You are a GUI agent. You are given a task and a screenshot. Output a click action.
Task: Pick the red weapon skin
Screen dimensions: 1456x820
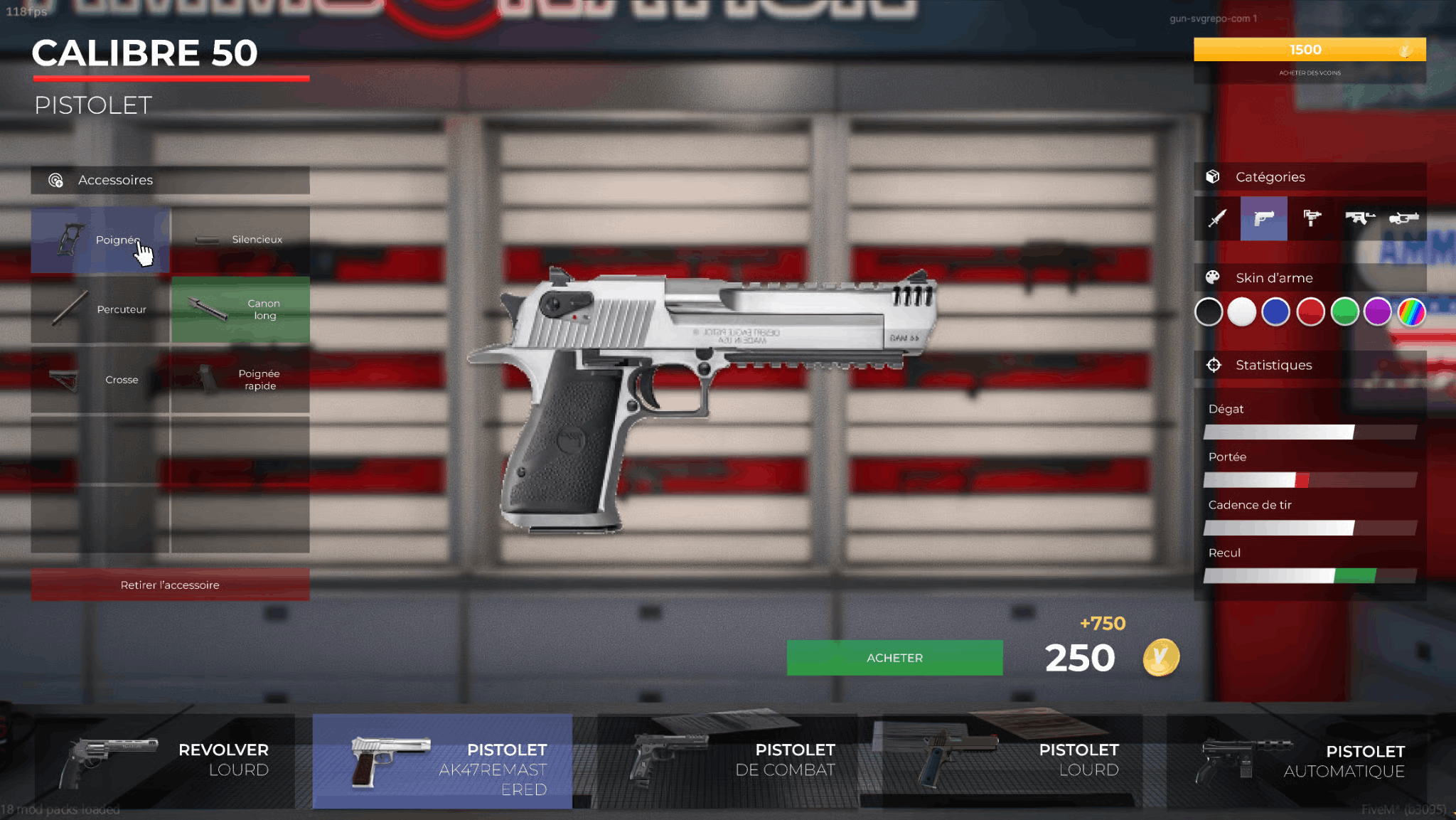pos(1310,312)
